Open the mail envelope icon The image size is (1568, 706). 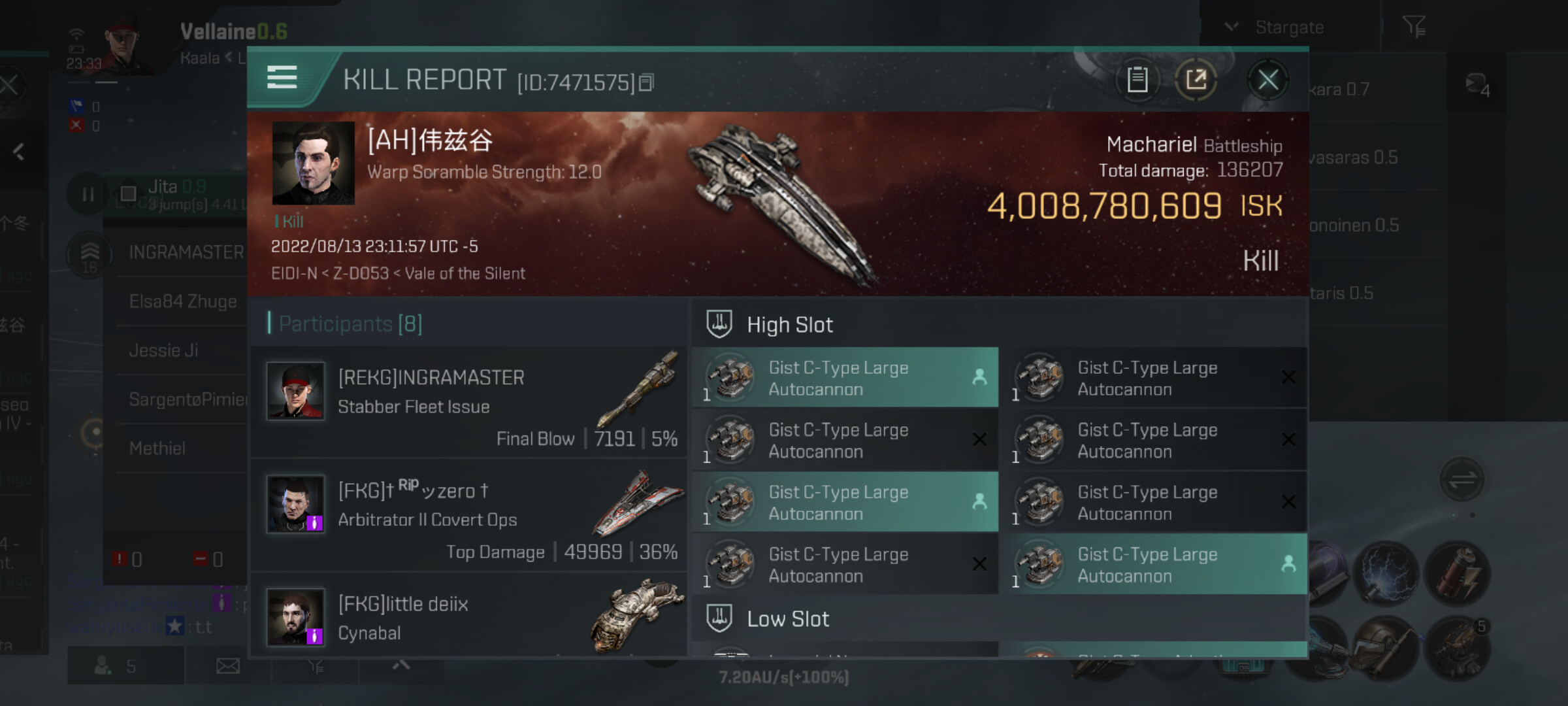pos(228,666)
